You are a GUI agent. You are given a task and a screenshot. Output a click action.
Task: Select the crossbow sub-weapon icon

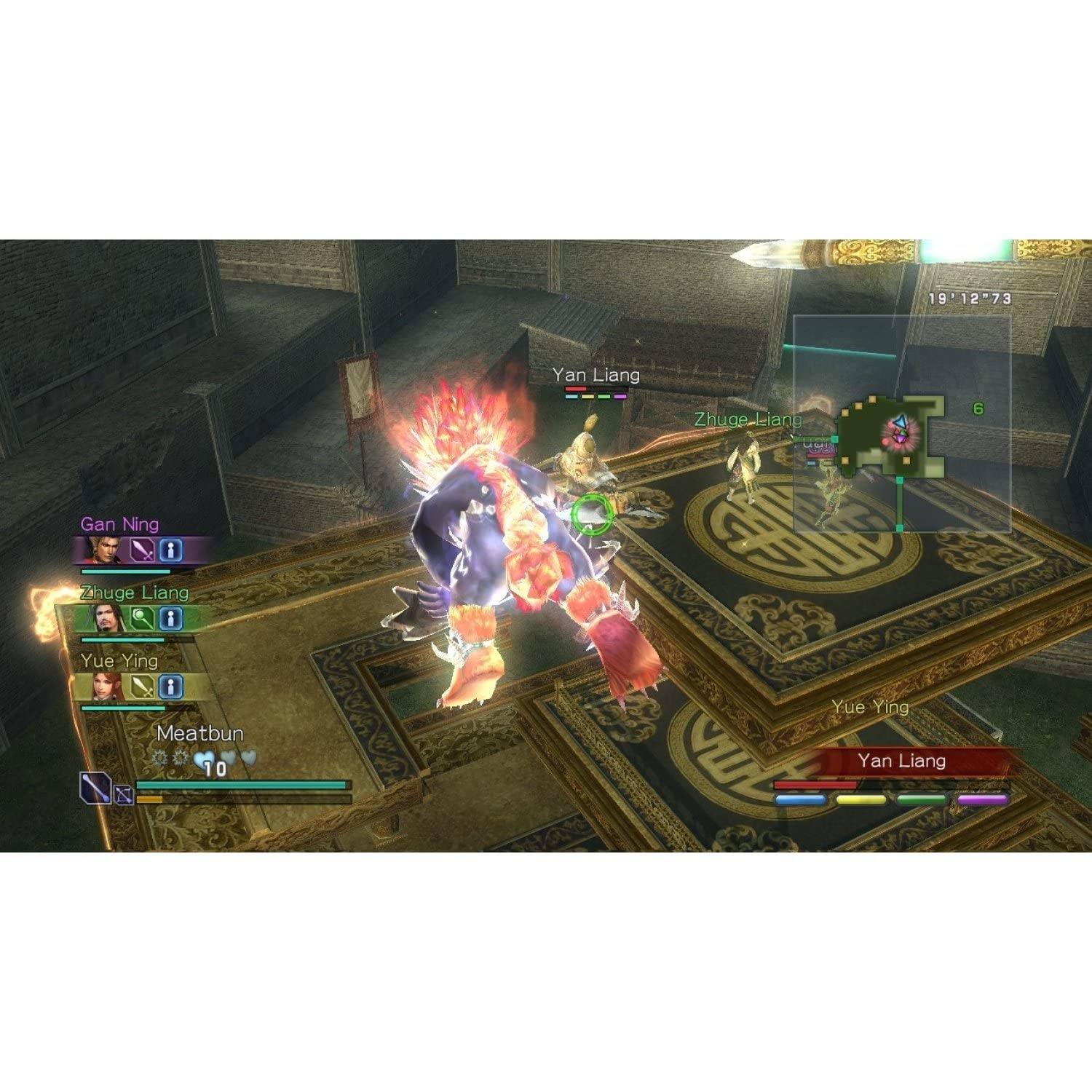(122, 796)
